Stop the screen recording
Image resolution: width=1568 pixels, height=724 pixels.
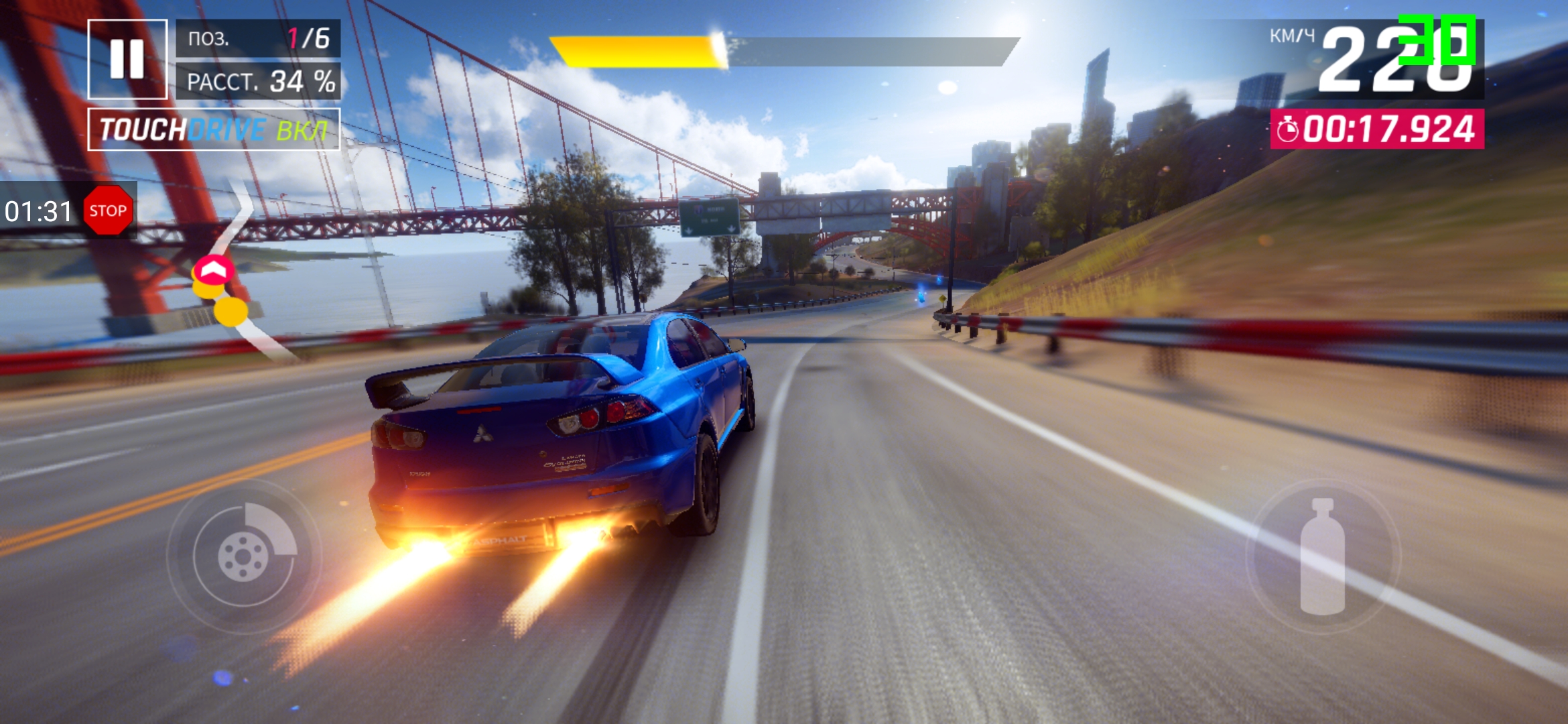point(107,210)
